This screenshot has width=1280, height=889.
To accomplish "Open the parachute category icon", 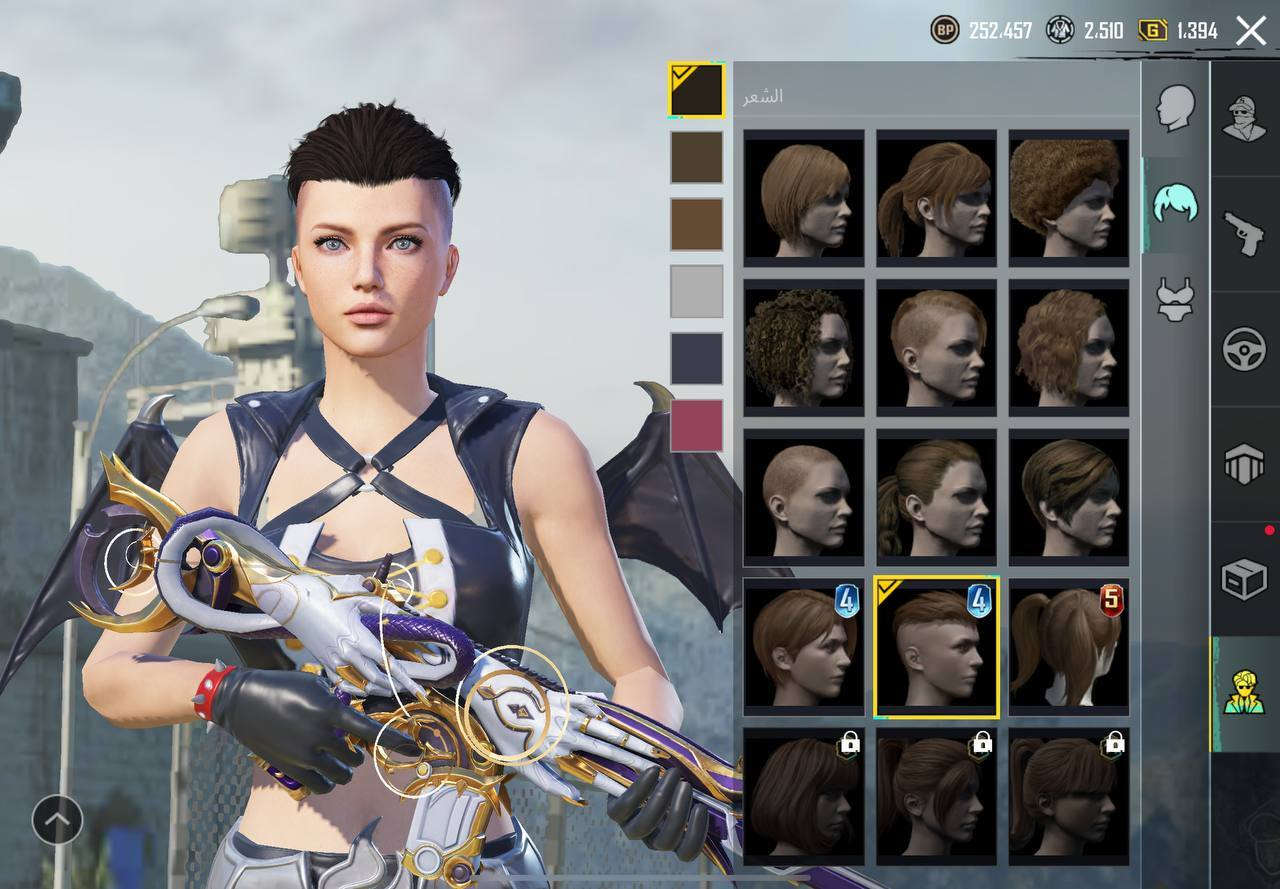I will point(1245,464).
